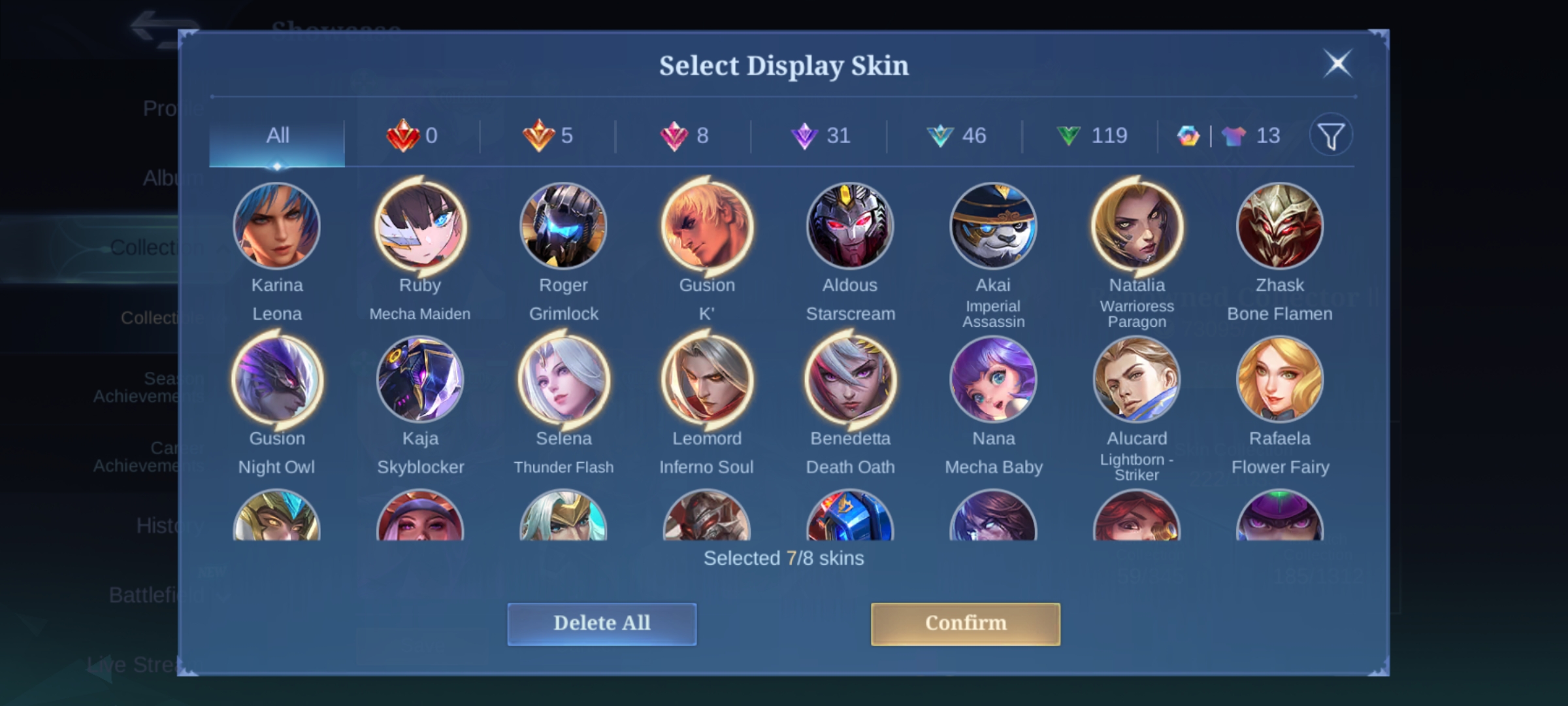Image resolution: width=1568 pixels, height=706 pixels.
Task: Select Nana's Mecha Baby skin
Action: click(993, 380)
